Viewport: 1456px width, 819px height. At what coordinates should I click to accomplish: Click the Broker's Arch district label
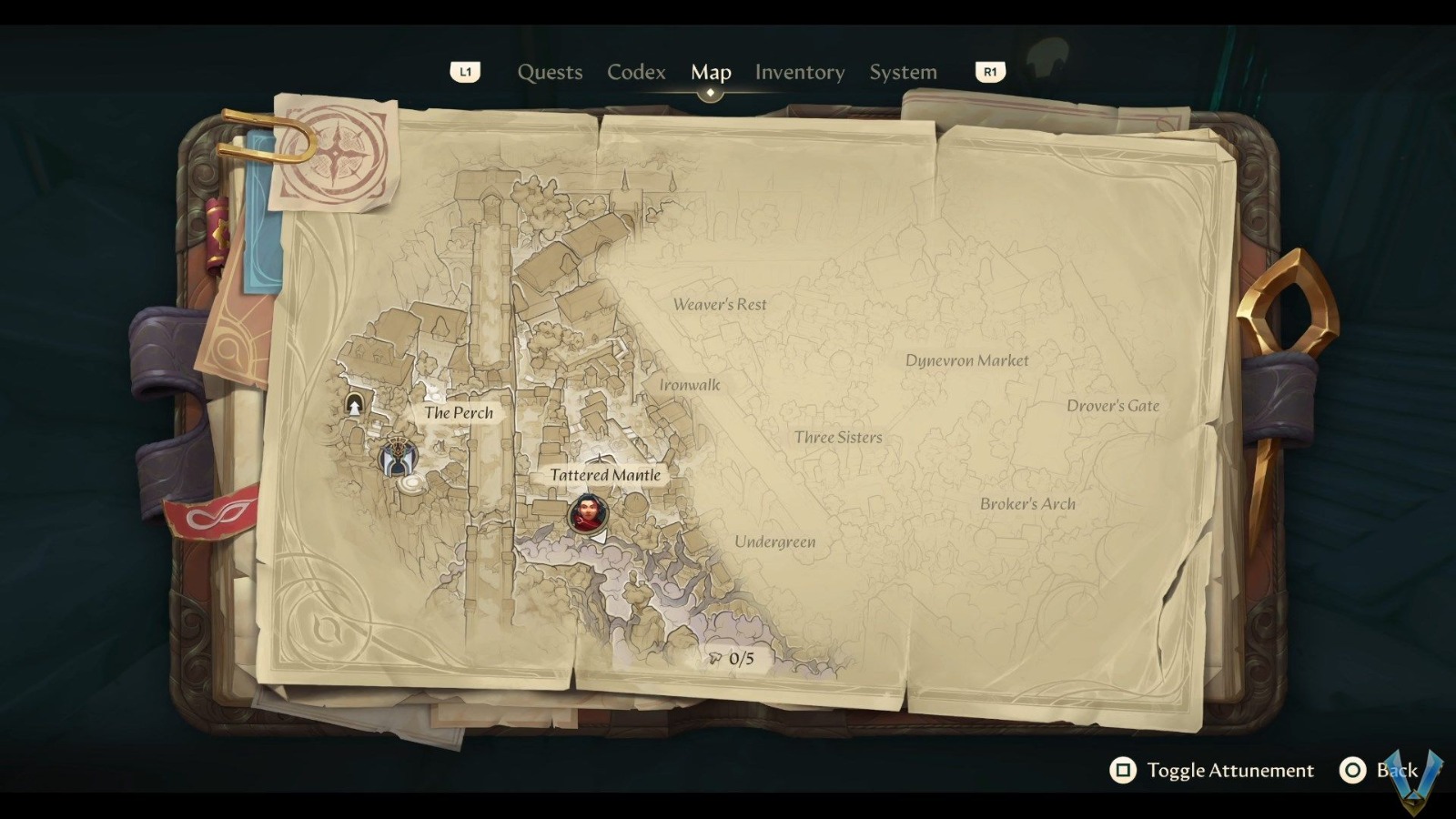point(1027,504)
